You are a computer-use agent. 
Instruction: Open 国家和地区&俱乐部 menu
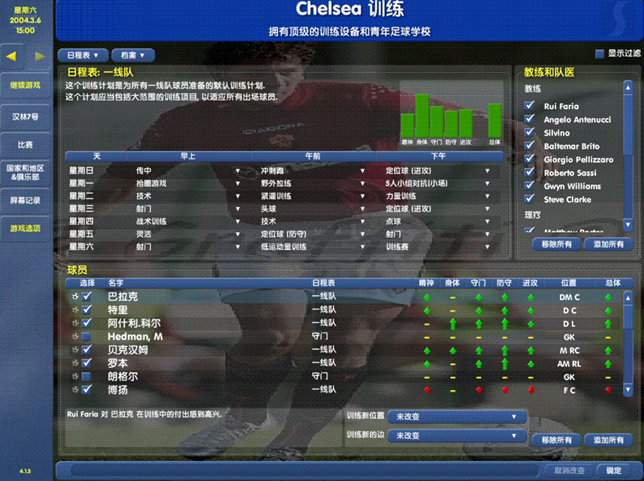pos(26,172)
